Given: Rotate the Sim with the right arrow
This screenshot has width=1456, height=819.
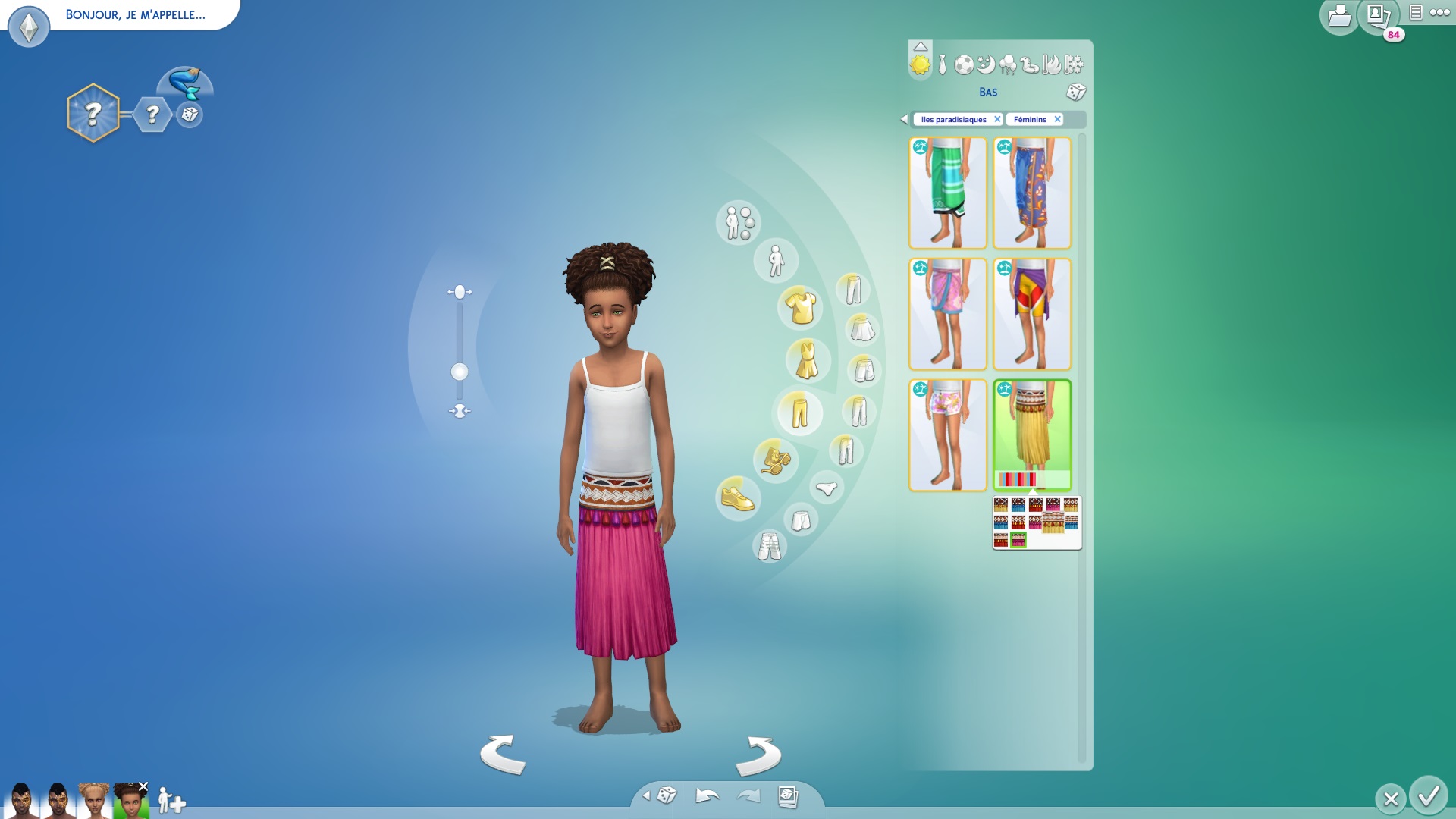Looking at the screenshot, I should click(758, 755).
